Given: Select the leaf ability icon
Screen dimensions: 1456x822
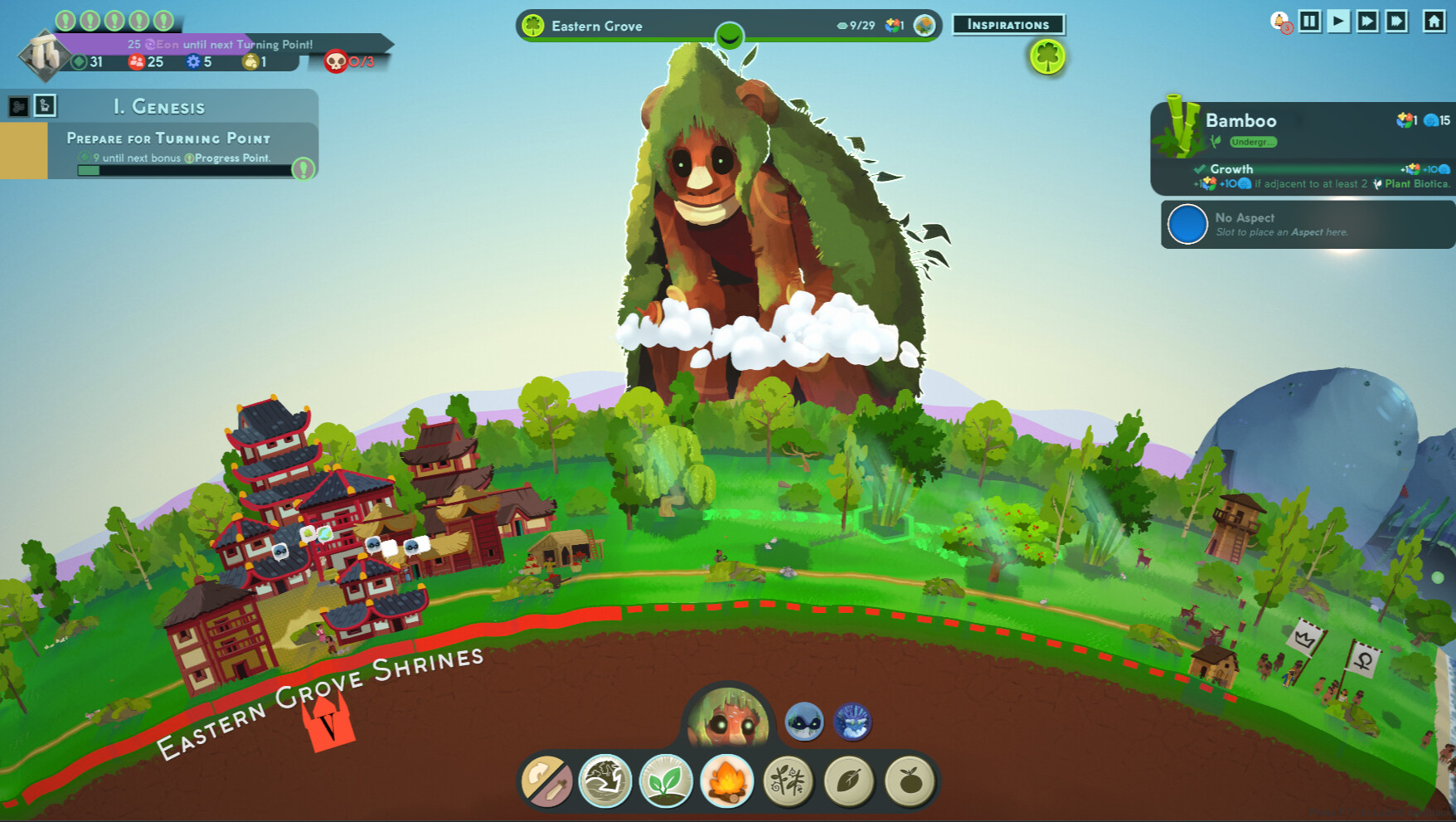Looking at the screenshot, I should pyautogui.click(x=849, y=781).
